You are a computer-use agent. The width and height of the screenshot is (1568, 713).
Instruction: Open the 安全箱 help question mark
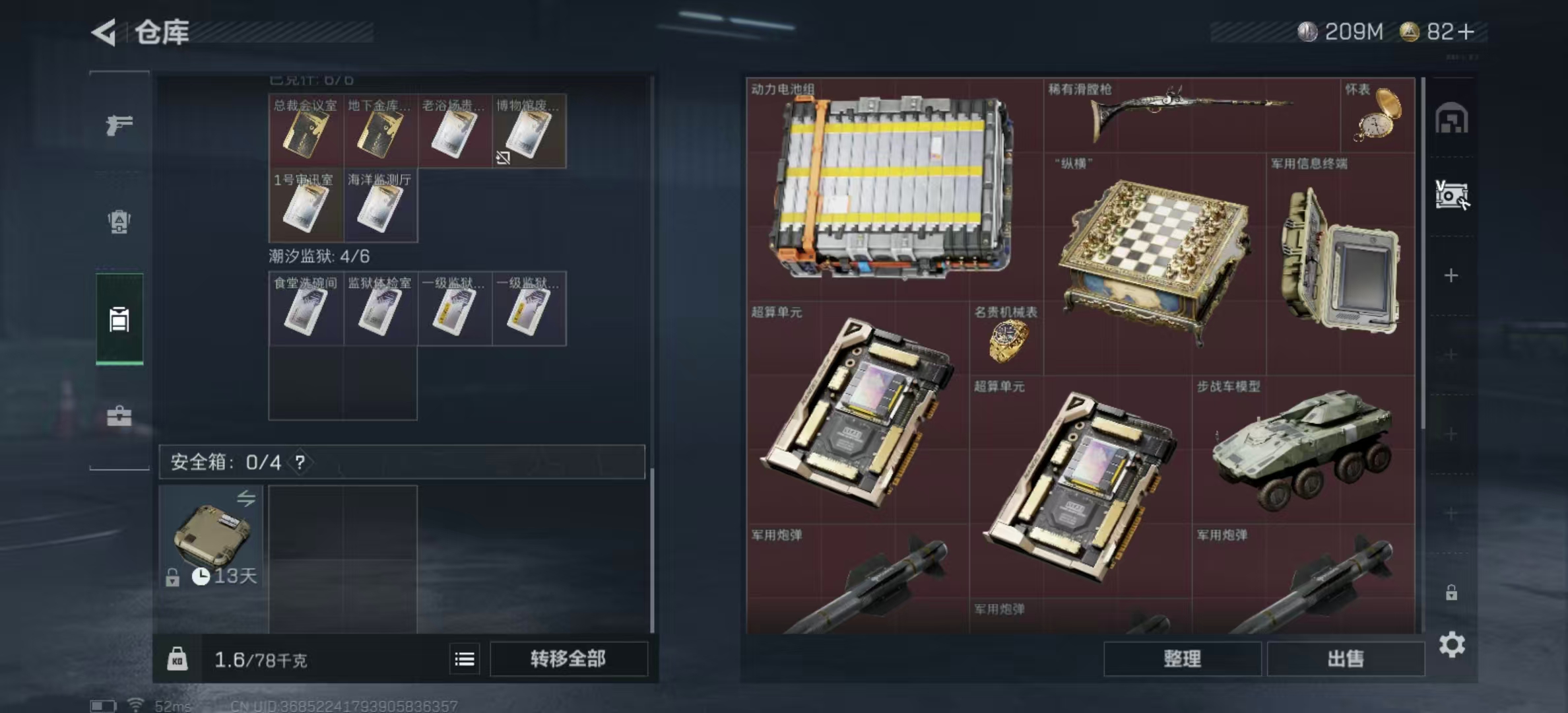tap(302, 463)
